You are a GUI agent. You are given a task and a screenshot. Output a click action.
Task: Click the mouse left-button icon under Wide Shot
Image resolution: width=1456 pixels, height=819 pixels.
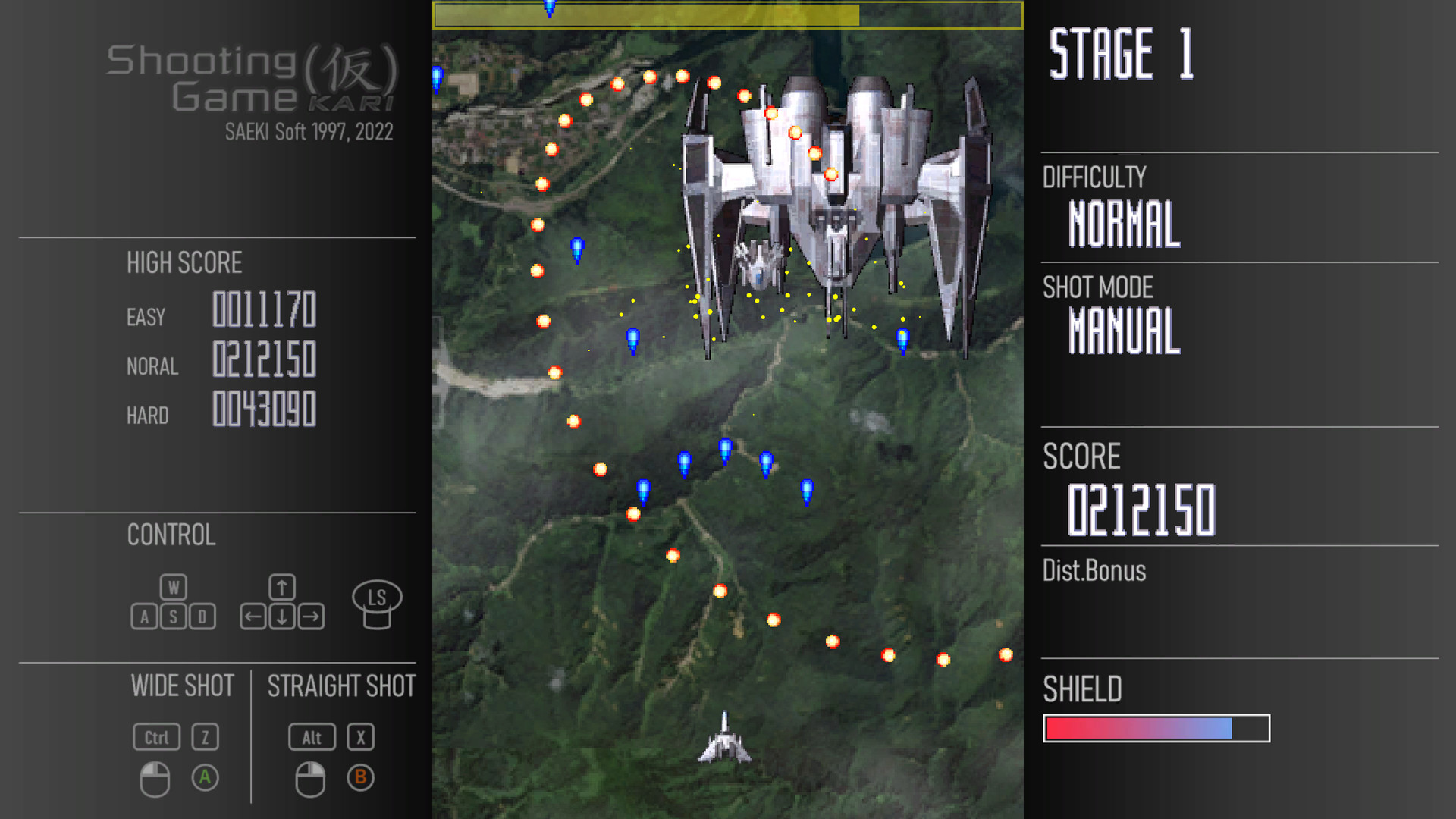[155, 778]
